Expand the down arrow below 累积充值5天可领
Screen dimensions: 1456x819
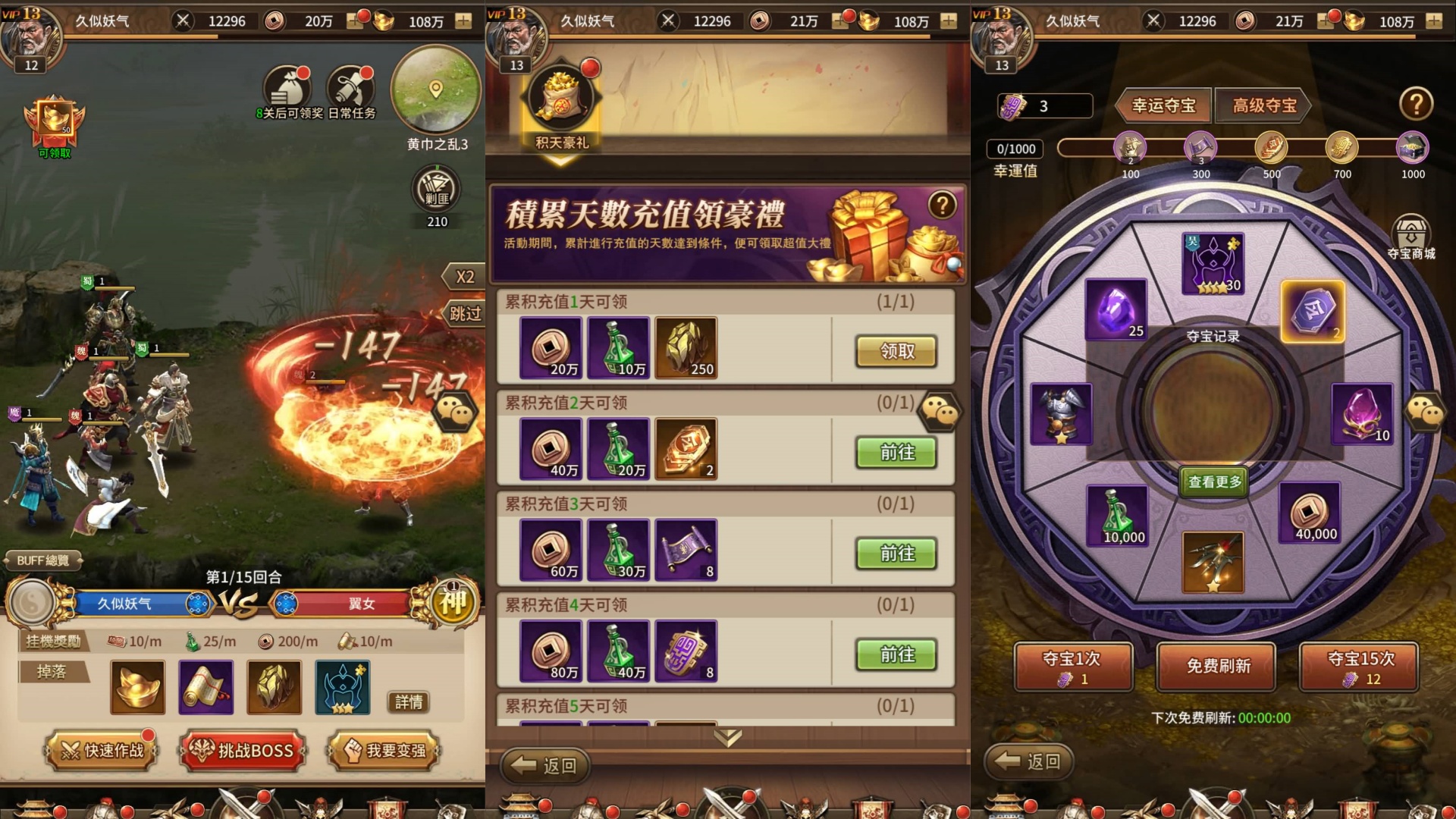[x=726, y=736]
